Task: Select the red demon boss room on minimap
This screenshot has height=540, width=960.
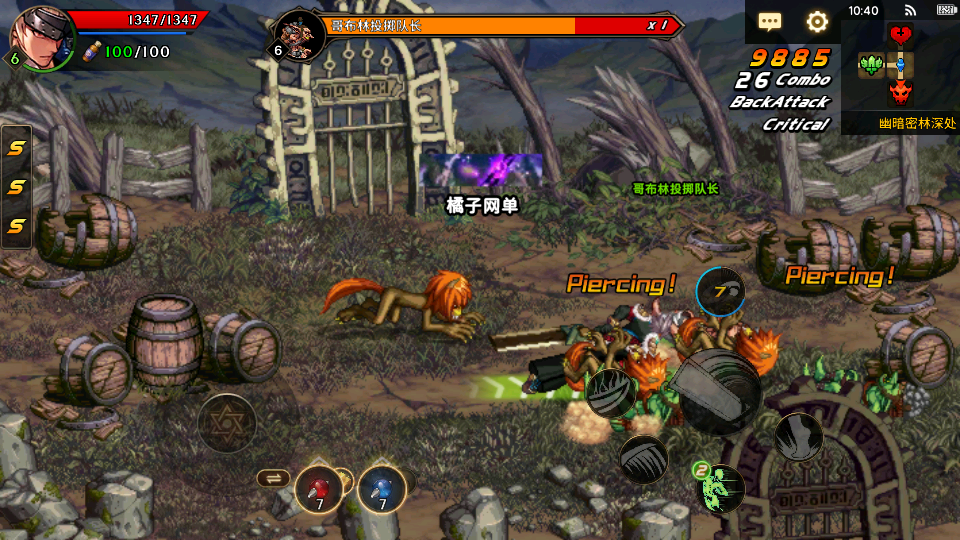Action: pyautogui.click(x=901, y=93)
